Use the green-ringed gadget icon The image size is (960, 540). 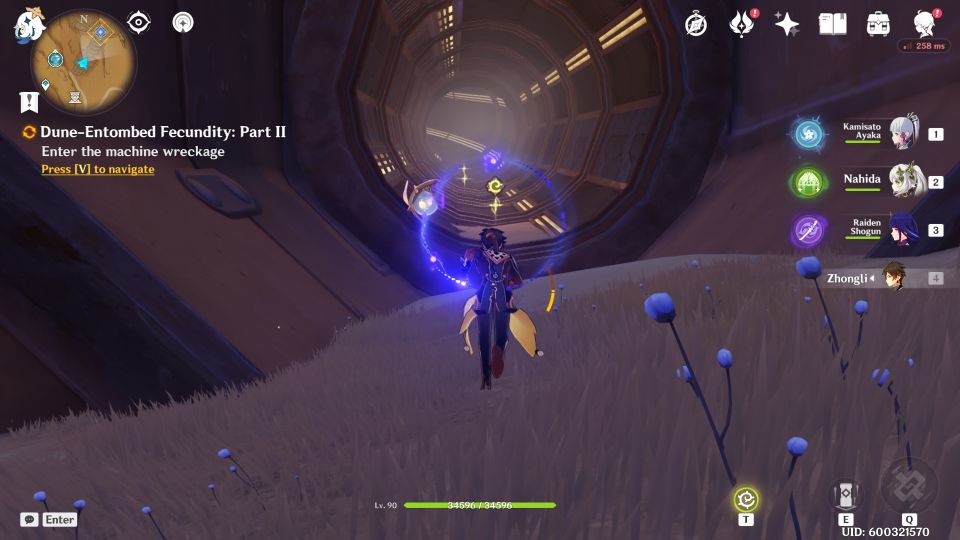coord(746,499)
